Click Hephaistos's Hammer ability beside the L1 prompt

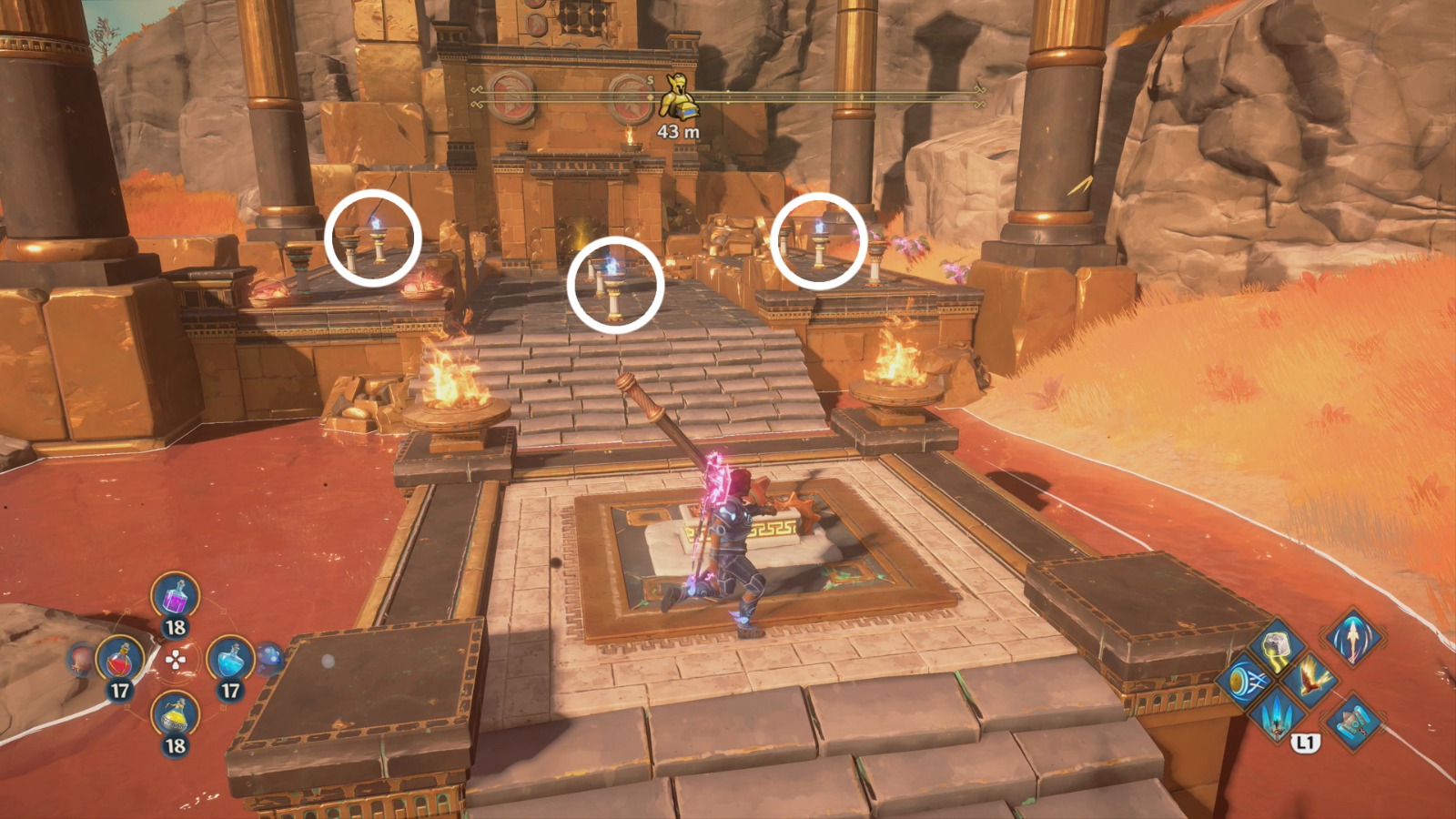1353,723
